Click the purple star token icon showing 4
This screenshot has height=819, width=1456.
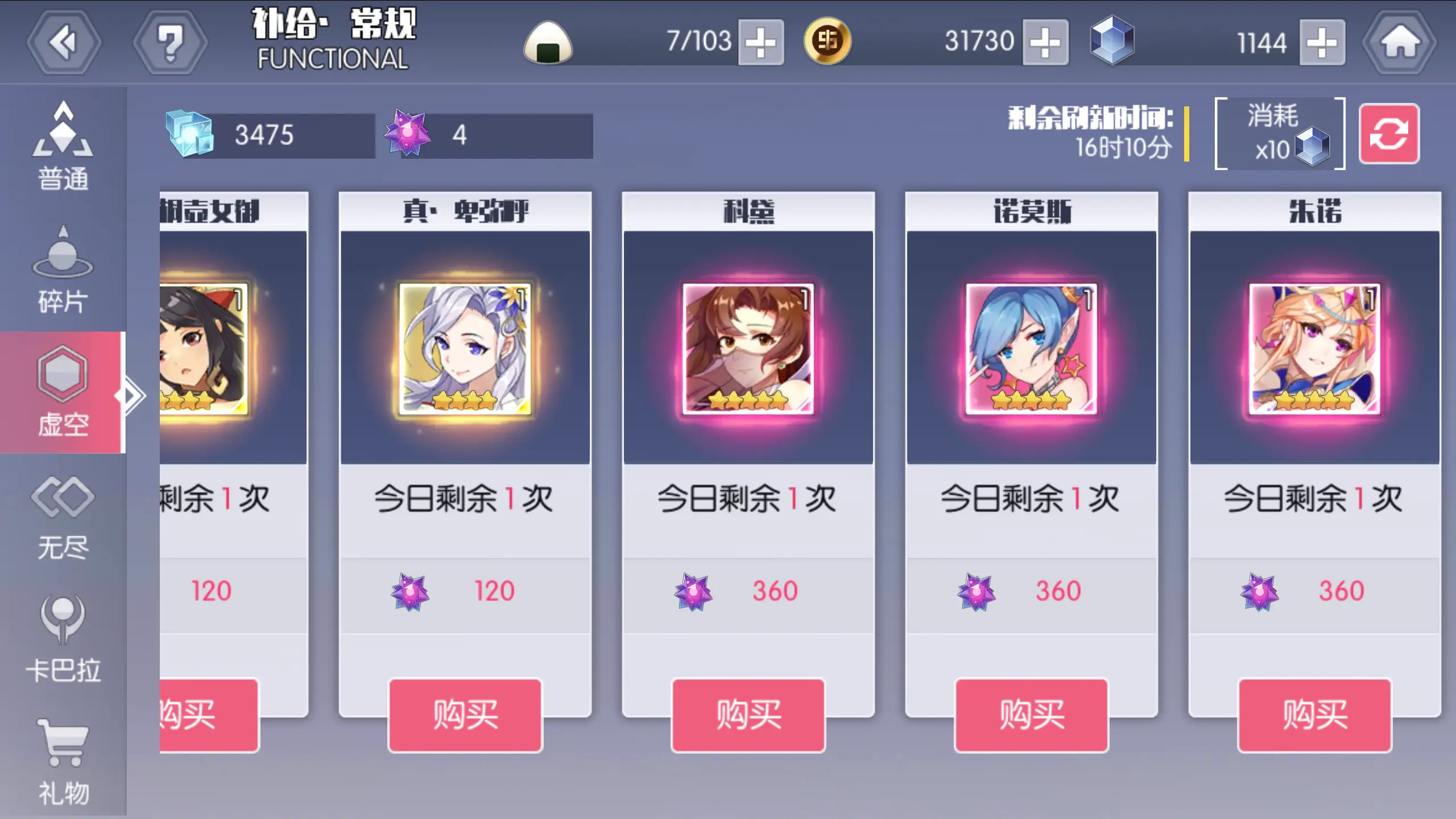(x=407, y=135)
